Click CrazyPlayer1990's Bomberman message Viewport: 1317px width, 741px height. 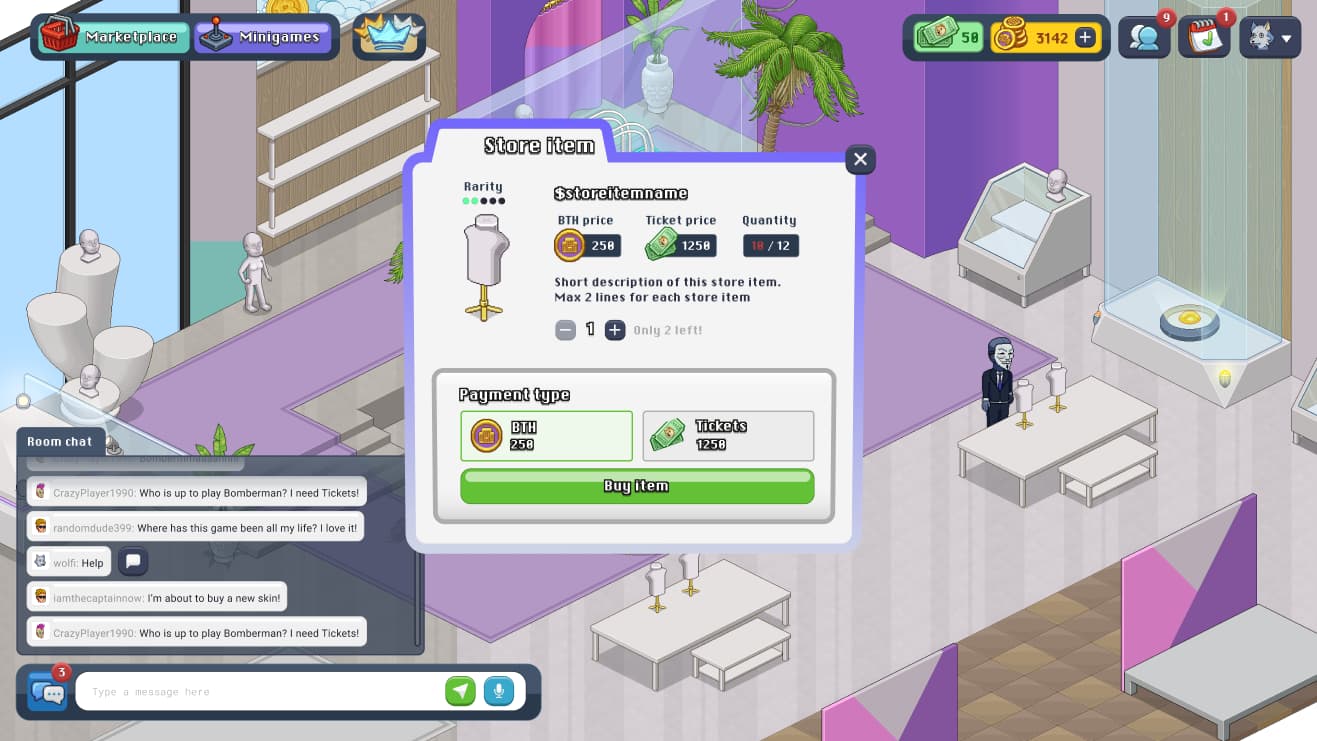point(192,492)
